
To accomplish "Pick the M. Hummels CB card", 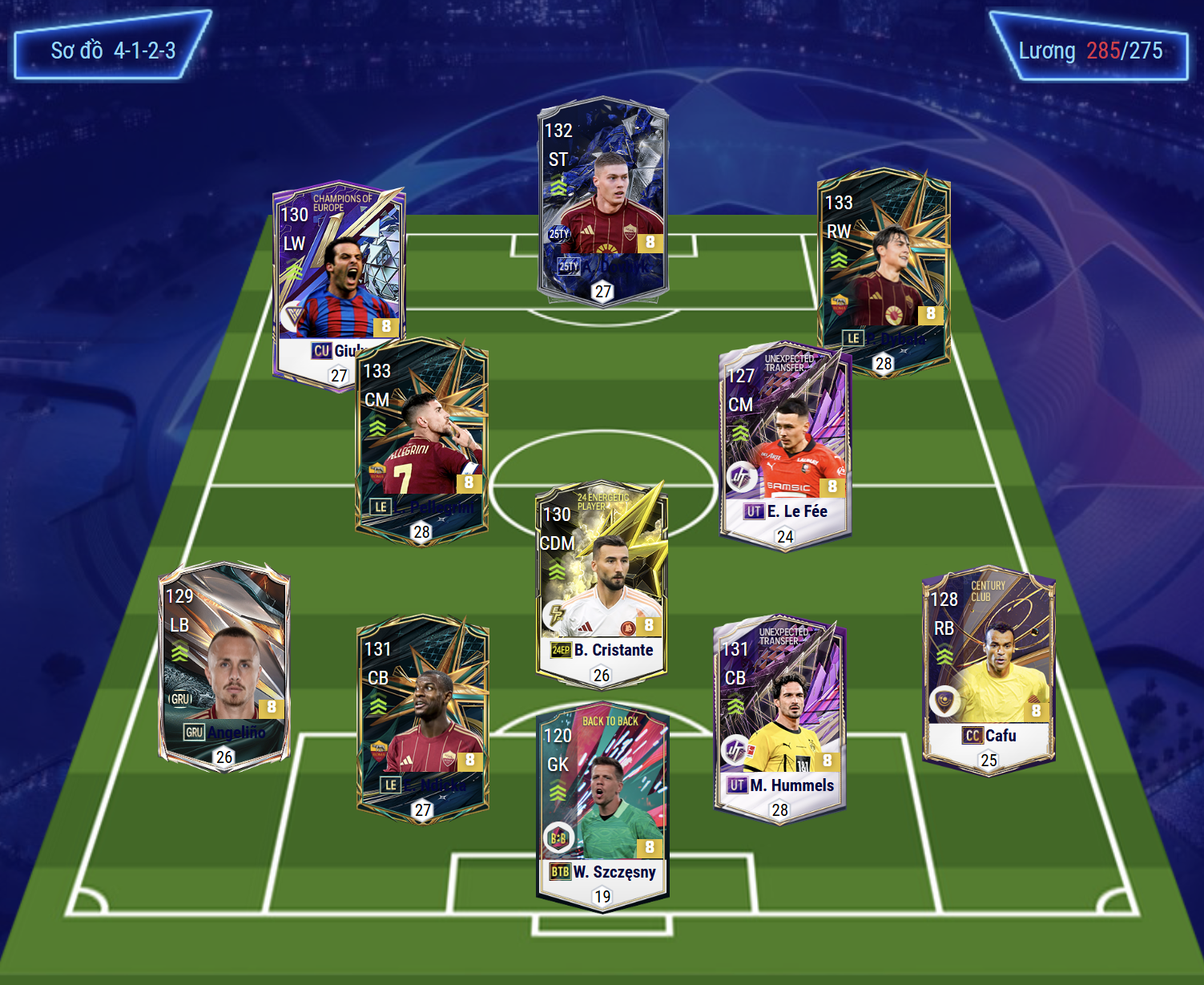I will coord(779,717).
